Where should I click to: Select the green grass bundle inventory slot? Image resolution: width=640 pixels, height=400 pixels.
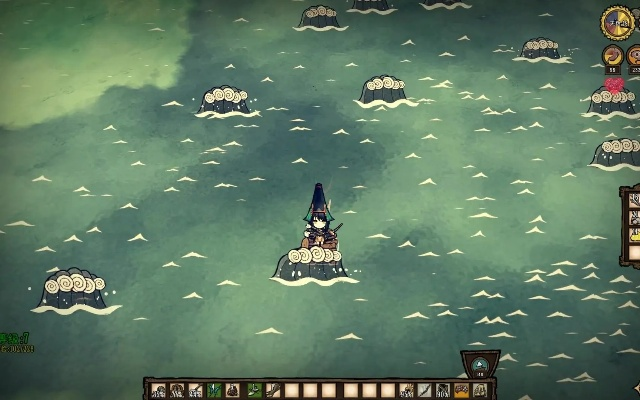coord(213,391)
